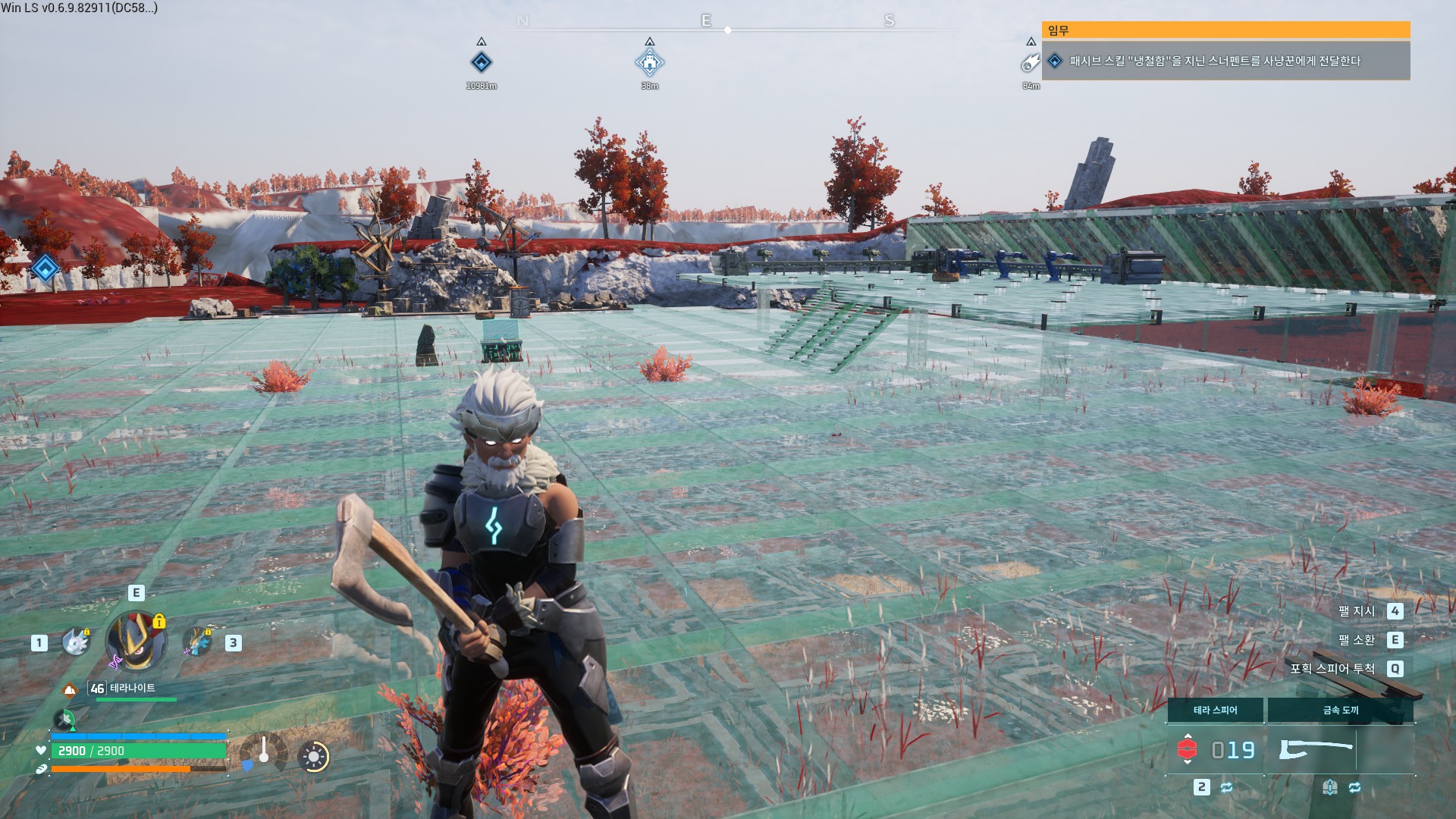Open the mission tracker objective about Snurfent
Viewport: 1456px width, 819px height.
[x=1215, y=61]
